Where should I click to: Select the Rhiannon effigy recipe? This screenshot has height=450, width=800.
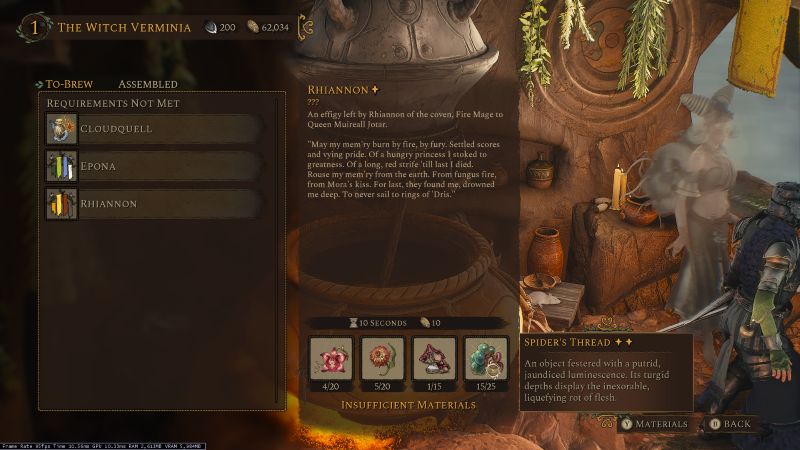(x=155, y=204)
